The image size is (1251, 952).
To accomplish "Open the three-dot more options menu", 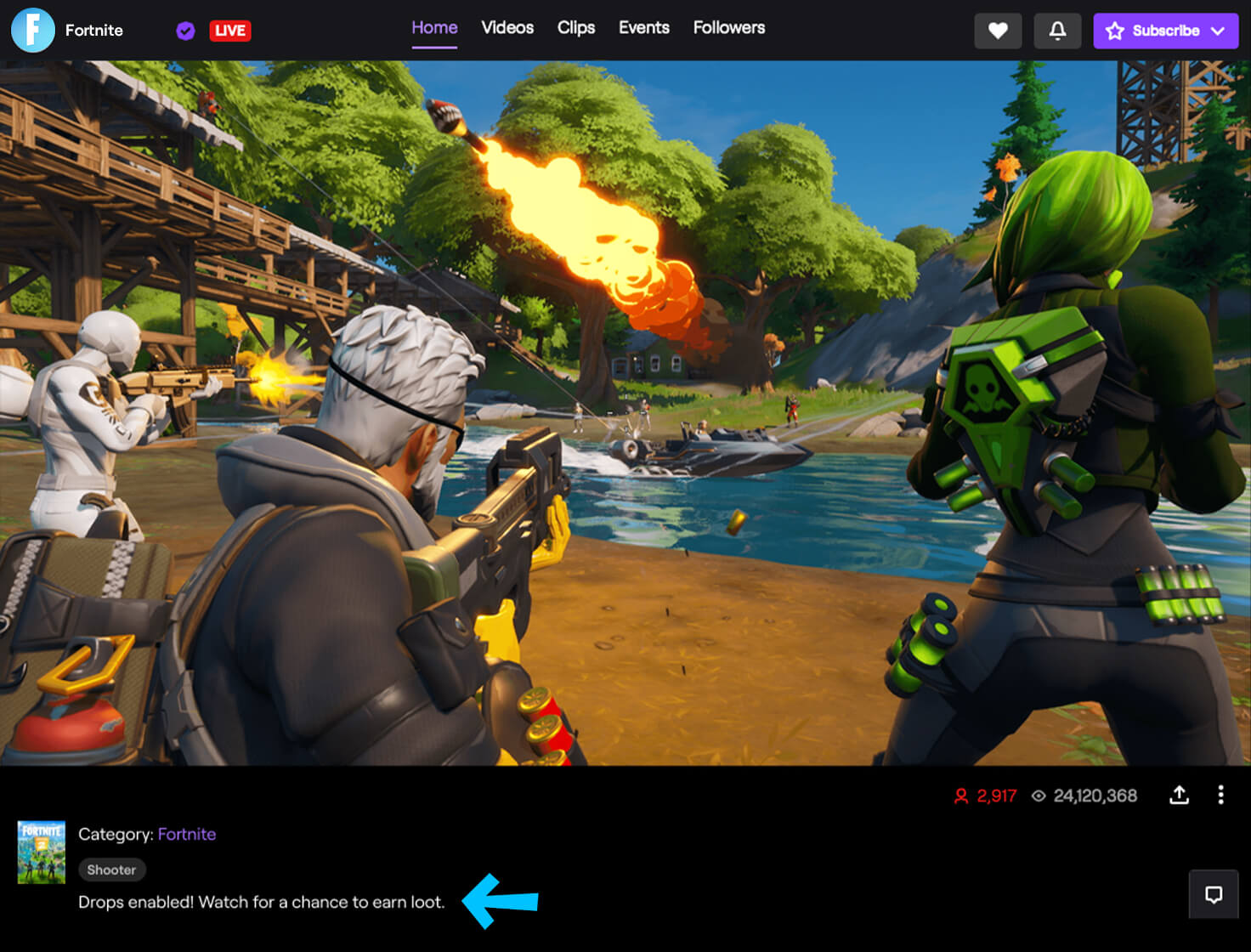I will (x=1221, y=796).
